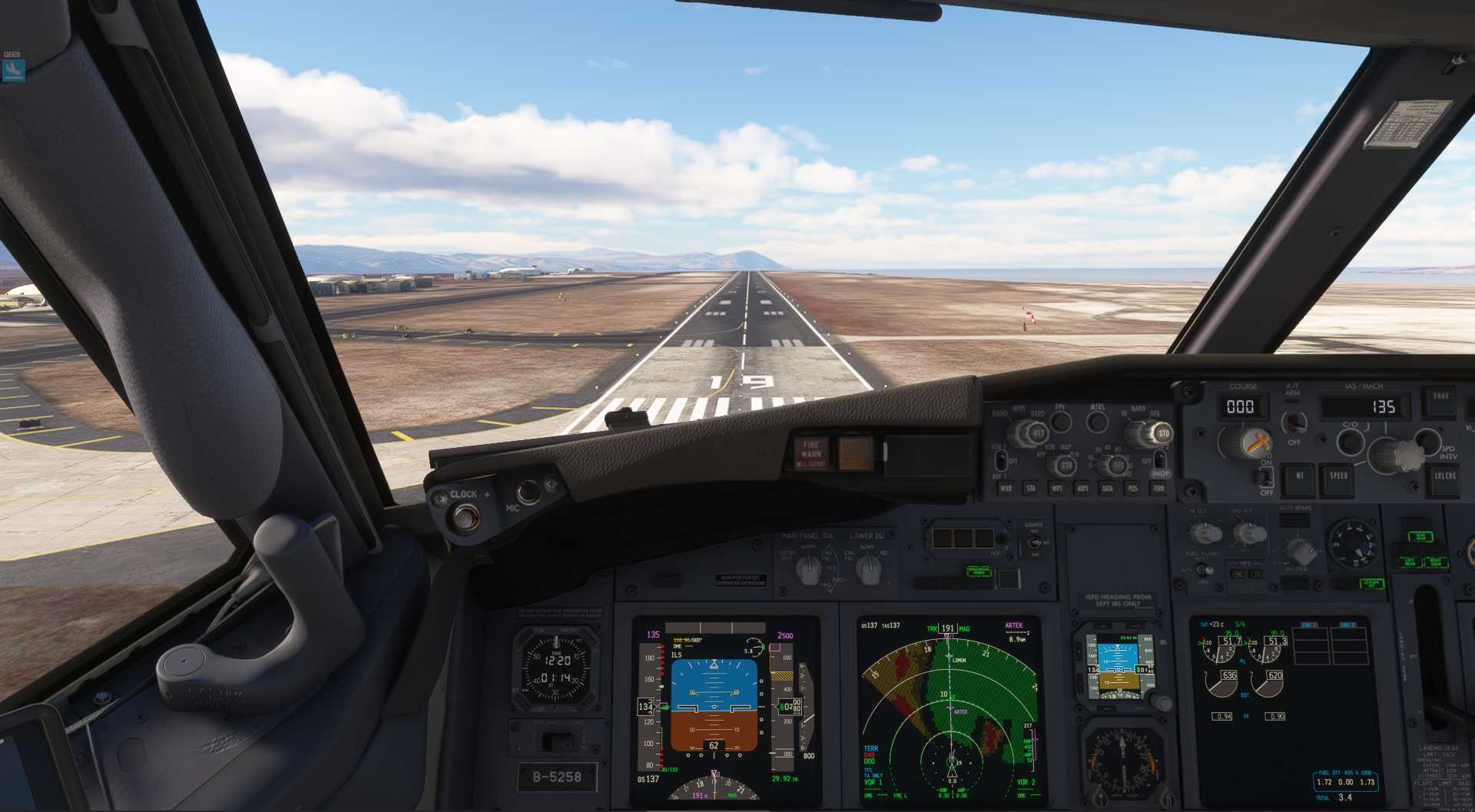Engage the VNAV button
Image resolution: width=1475 pixels, height=812 pixels.
[1440, 397]
